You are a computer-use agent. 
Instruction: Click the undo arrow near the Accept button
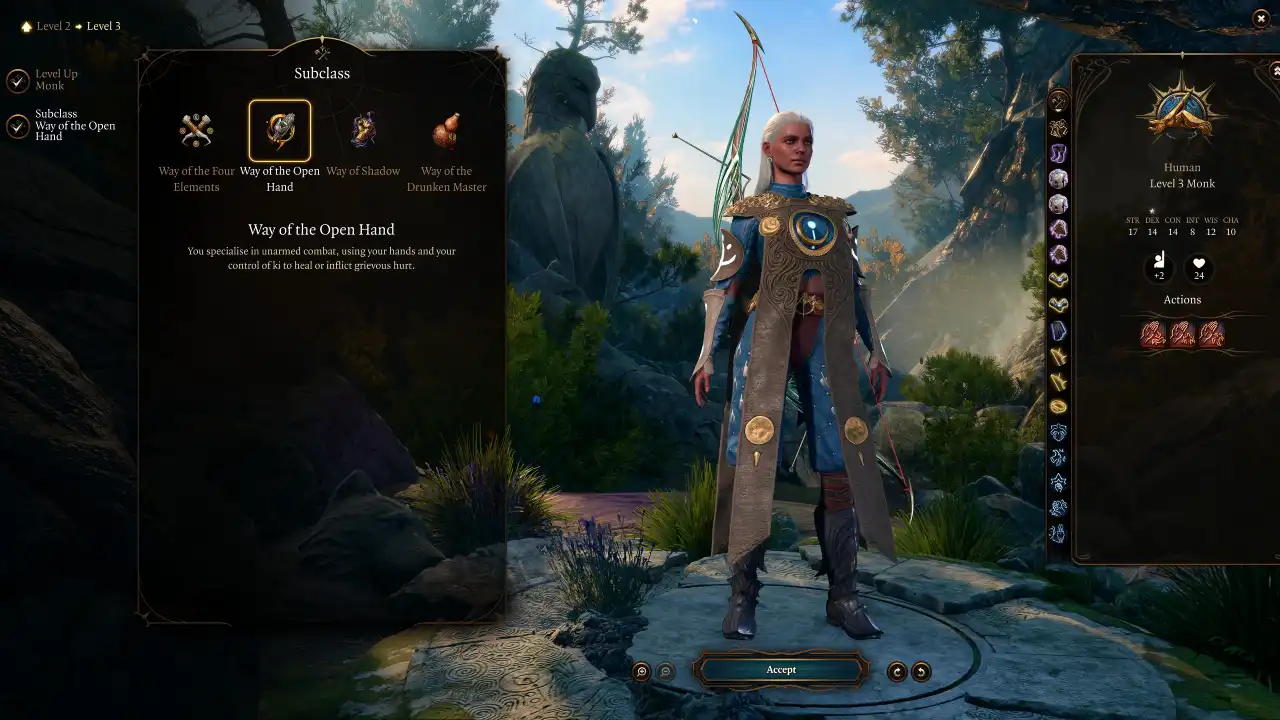coord(922,670)
